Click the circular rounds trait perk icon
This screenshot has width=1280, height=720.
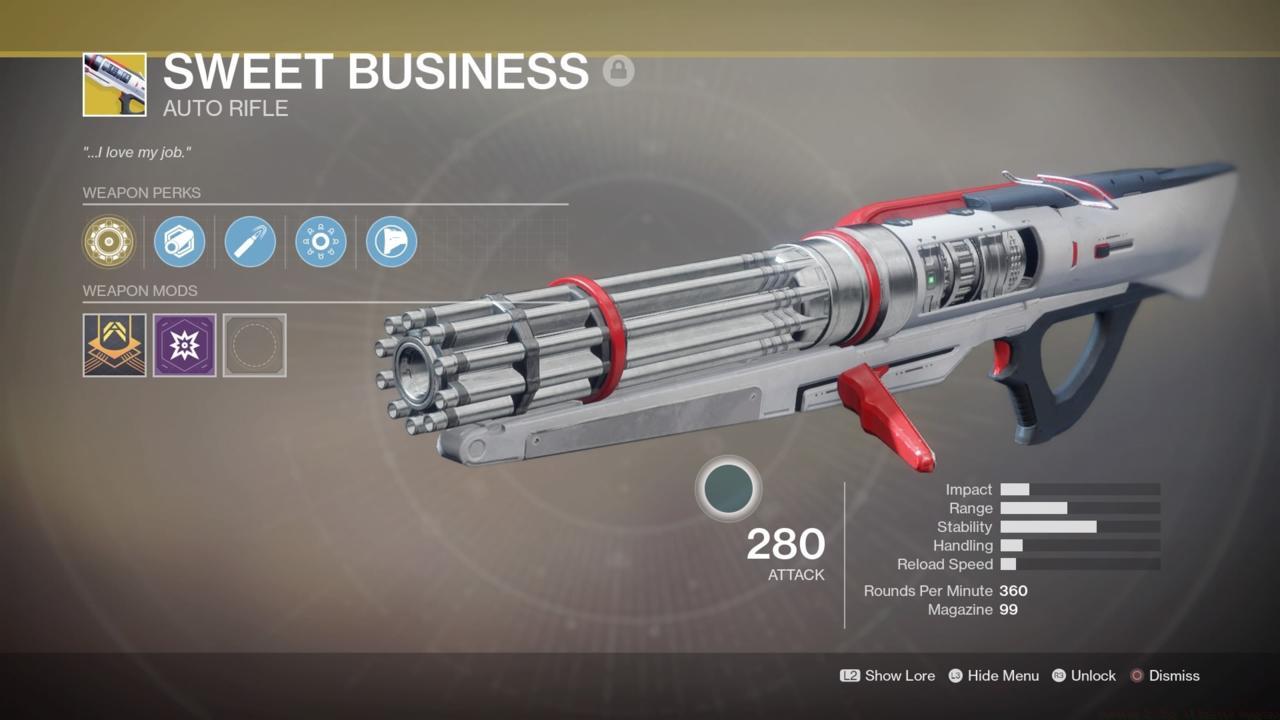click(x=319, y=242)
